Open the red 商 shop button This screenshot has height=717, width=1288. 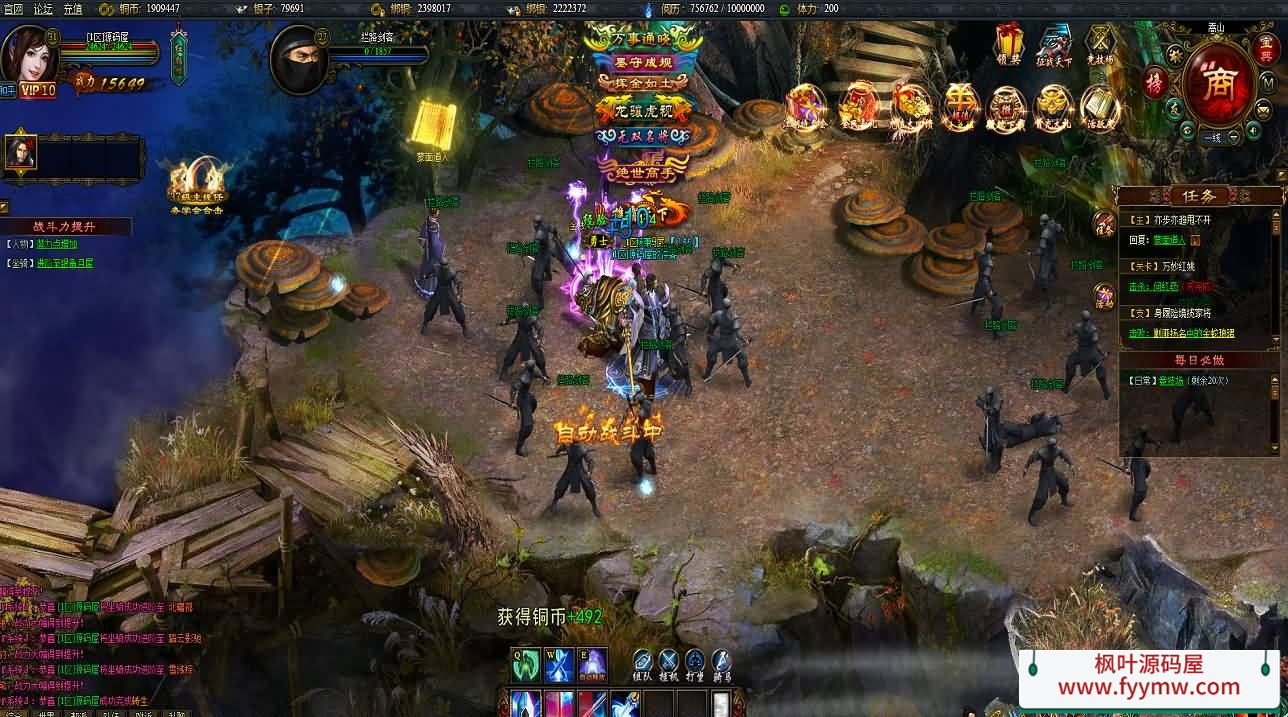[1219, 86]
